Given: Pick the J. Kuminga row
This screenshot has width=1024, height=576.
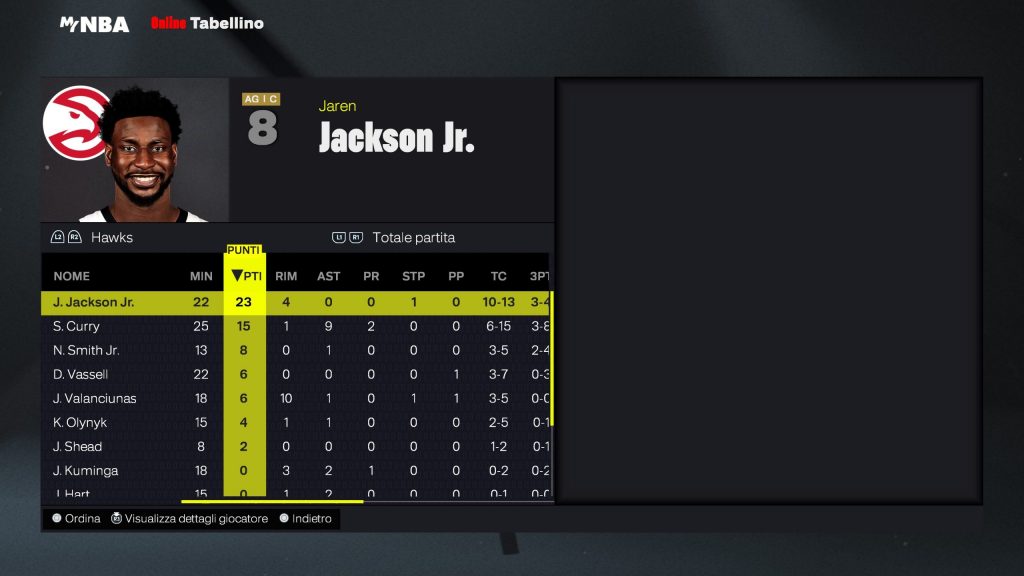Looking at the screenshot, I should tap(85, 470).
